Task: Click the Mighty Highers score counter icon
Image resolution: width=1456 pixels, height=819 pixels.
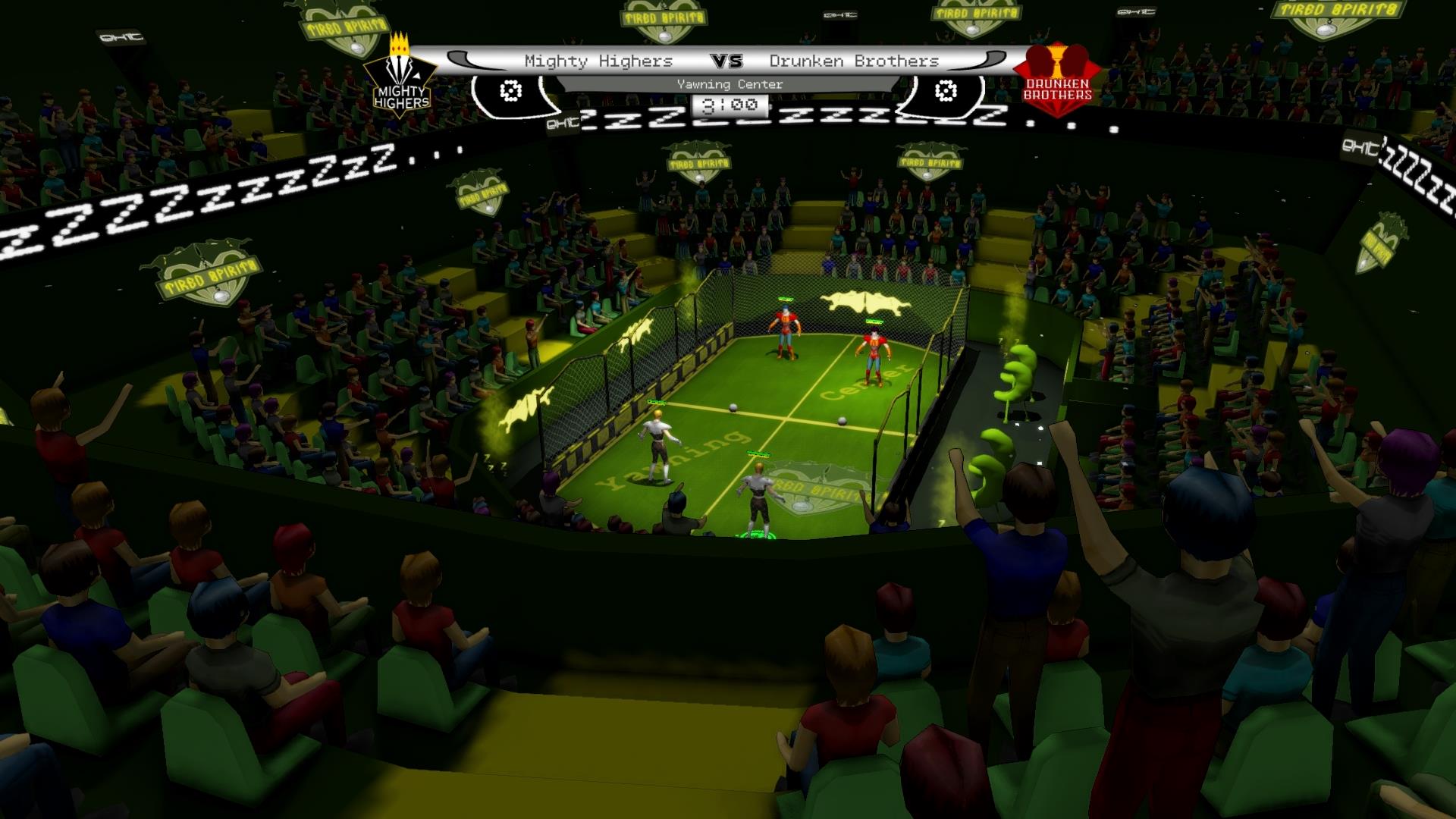Action: tap(510, 91)
